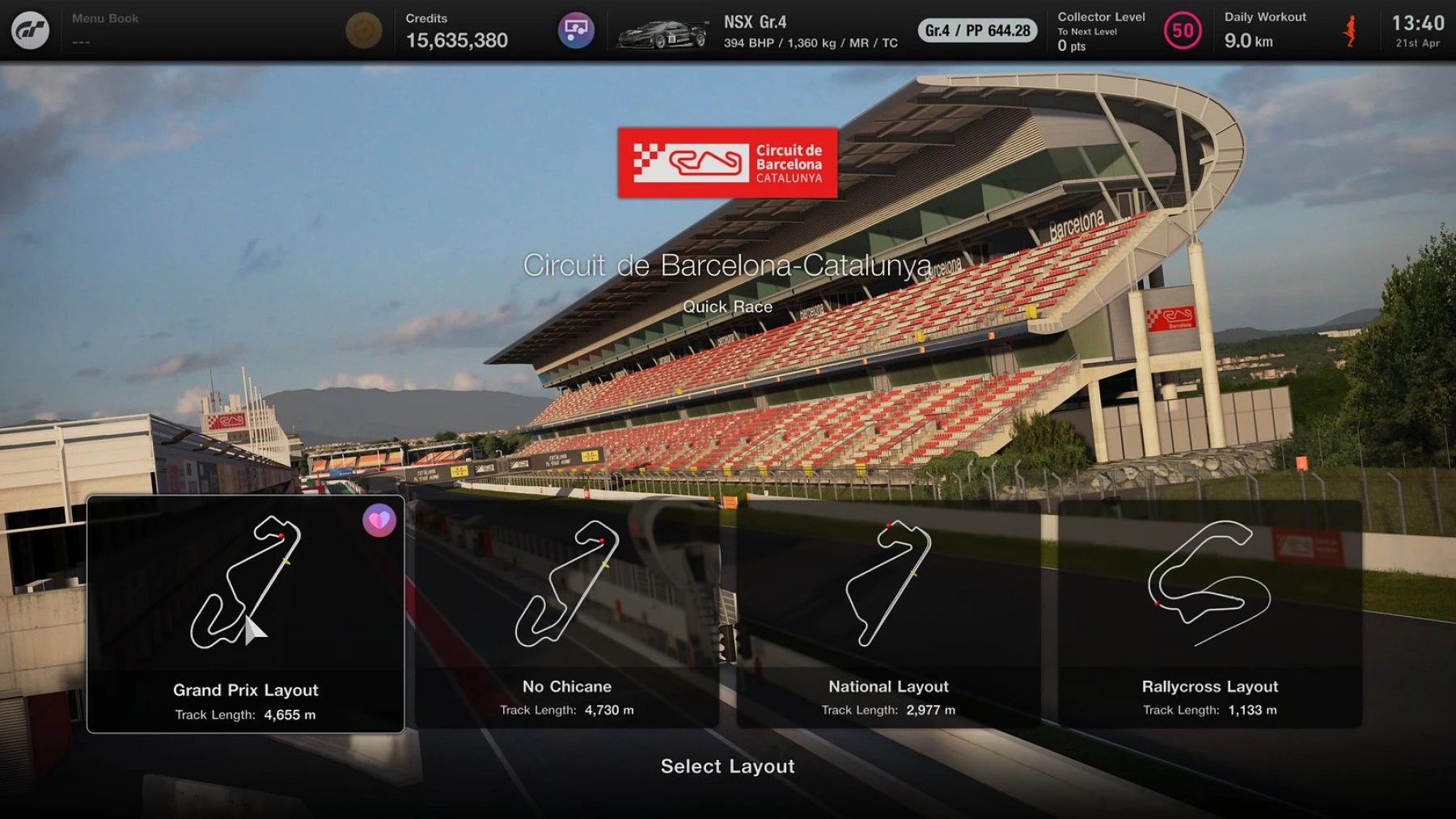Image resolution: width=1456 pixels, height=819 pixels.
Task: Open the roulette ticket icon
Action: (x=577, y=30)
